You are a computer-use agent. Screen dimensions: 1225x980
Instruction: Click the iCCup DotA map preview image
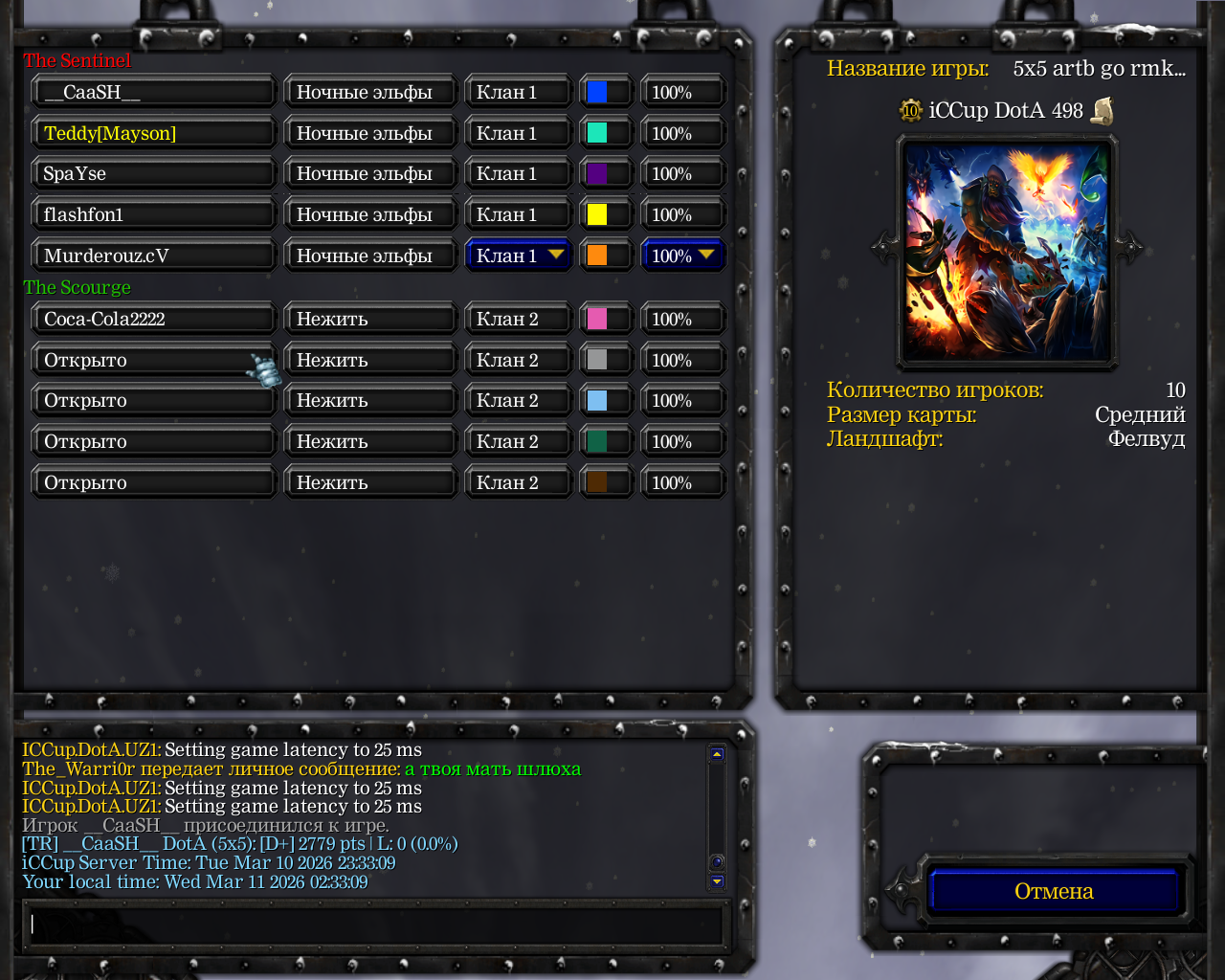tap(1007, 252)
